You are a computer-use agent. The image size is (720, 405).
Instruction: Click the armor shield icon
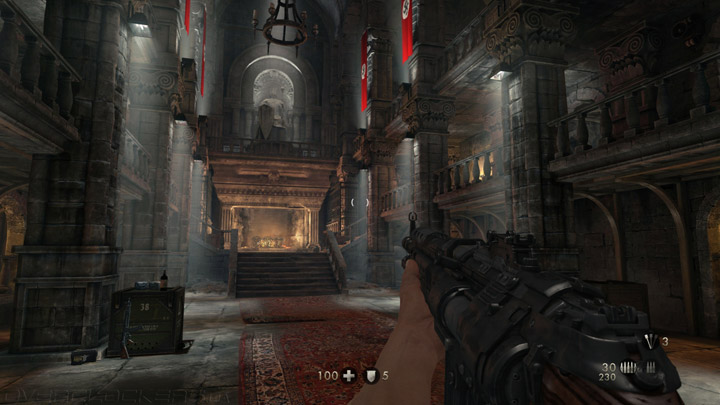coord(369,376)
